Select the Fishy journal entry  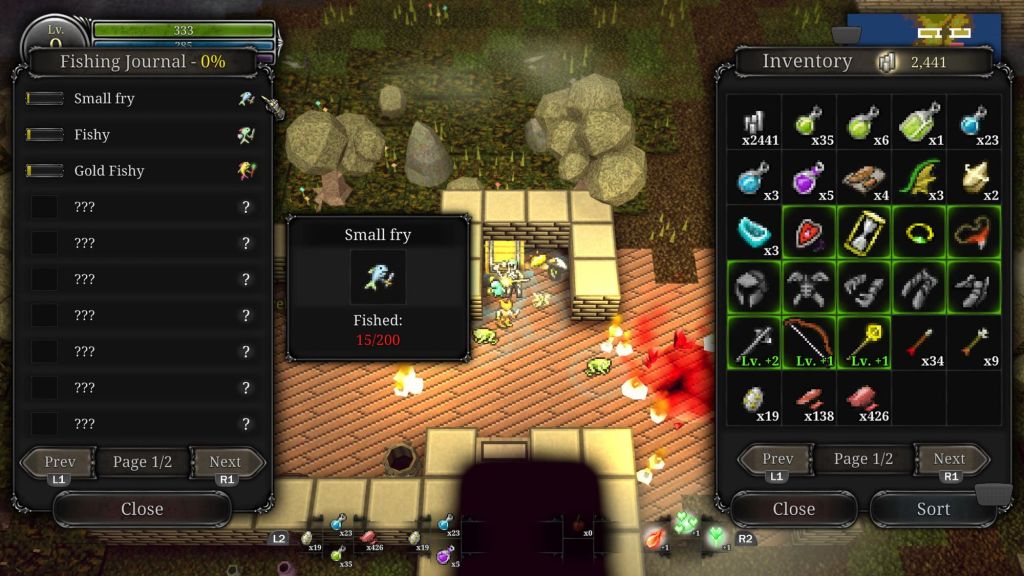point(140,135)
